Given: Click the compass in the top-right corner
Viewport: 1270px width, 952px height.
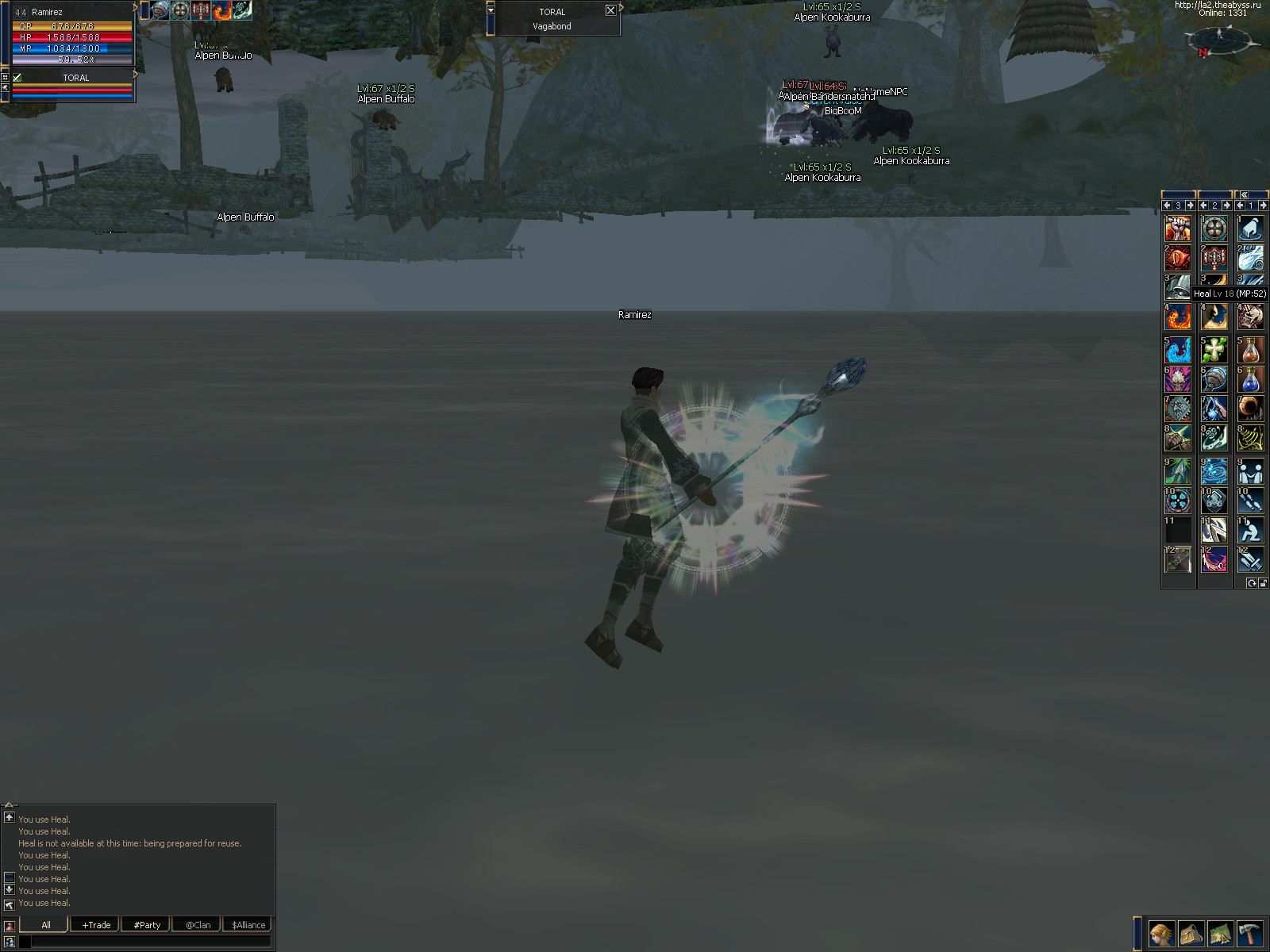Looking at the screenshot, I should 1220,38.
